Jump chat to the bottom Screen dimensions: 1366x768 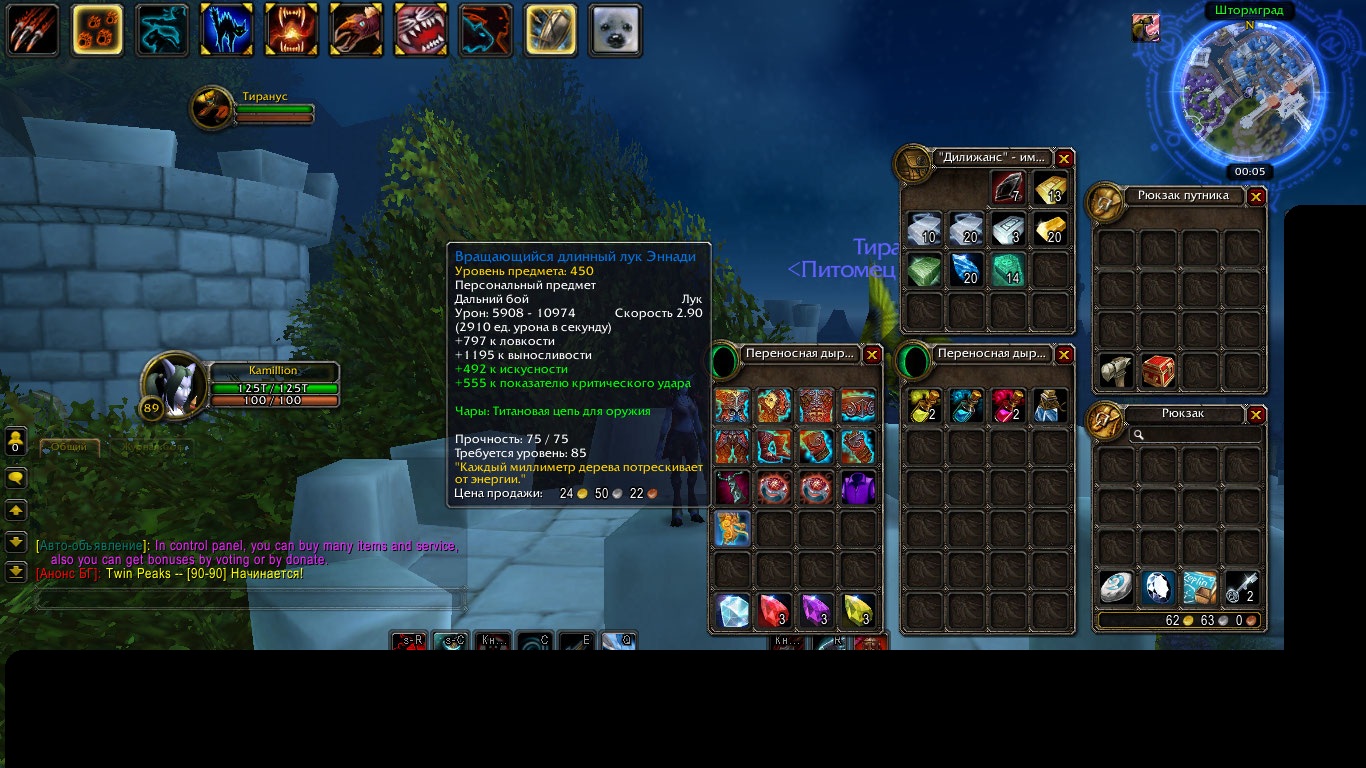click(x=16, y=572)
